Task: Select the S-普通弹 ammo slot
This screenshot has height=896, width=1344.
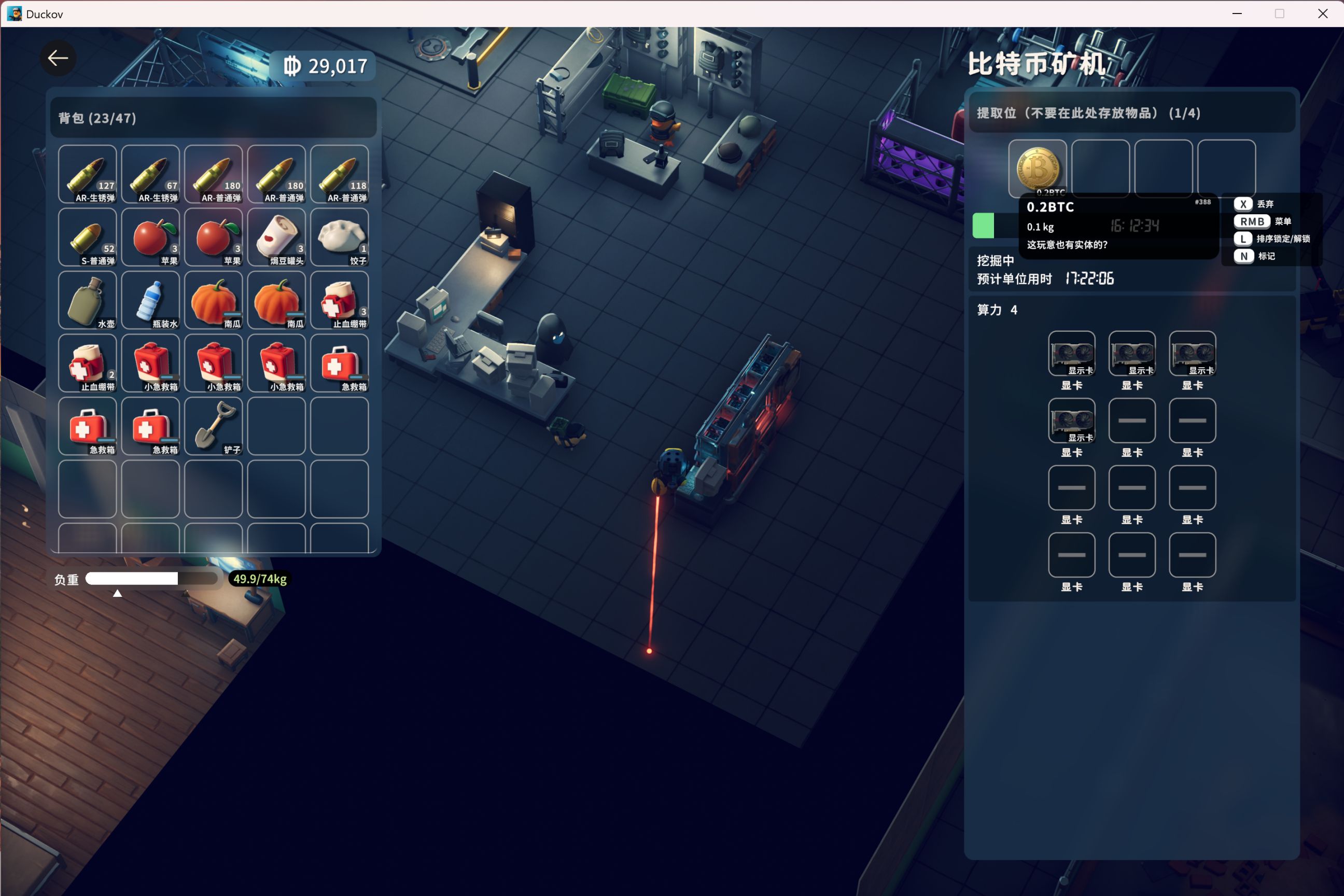Action: tap(88, 236)
